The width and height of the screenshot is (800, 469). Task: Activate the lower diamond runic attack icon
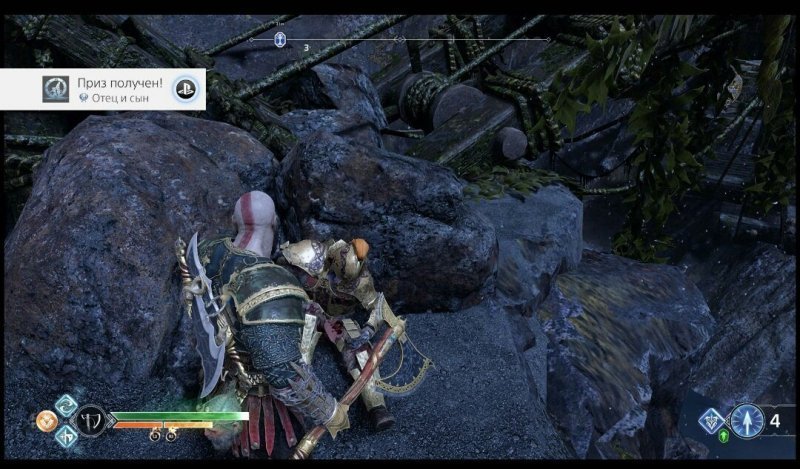coord(64,437)
